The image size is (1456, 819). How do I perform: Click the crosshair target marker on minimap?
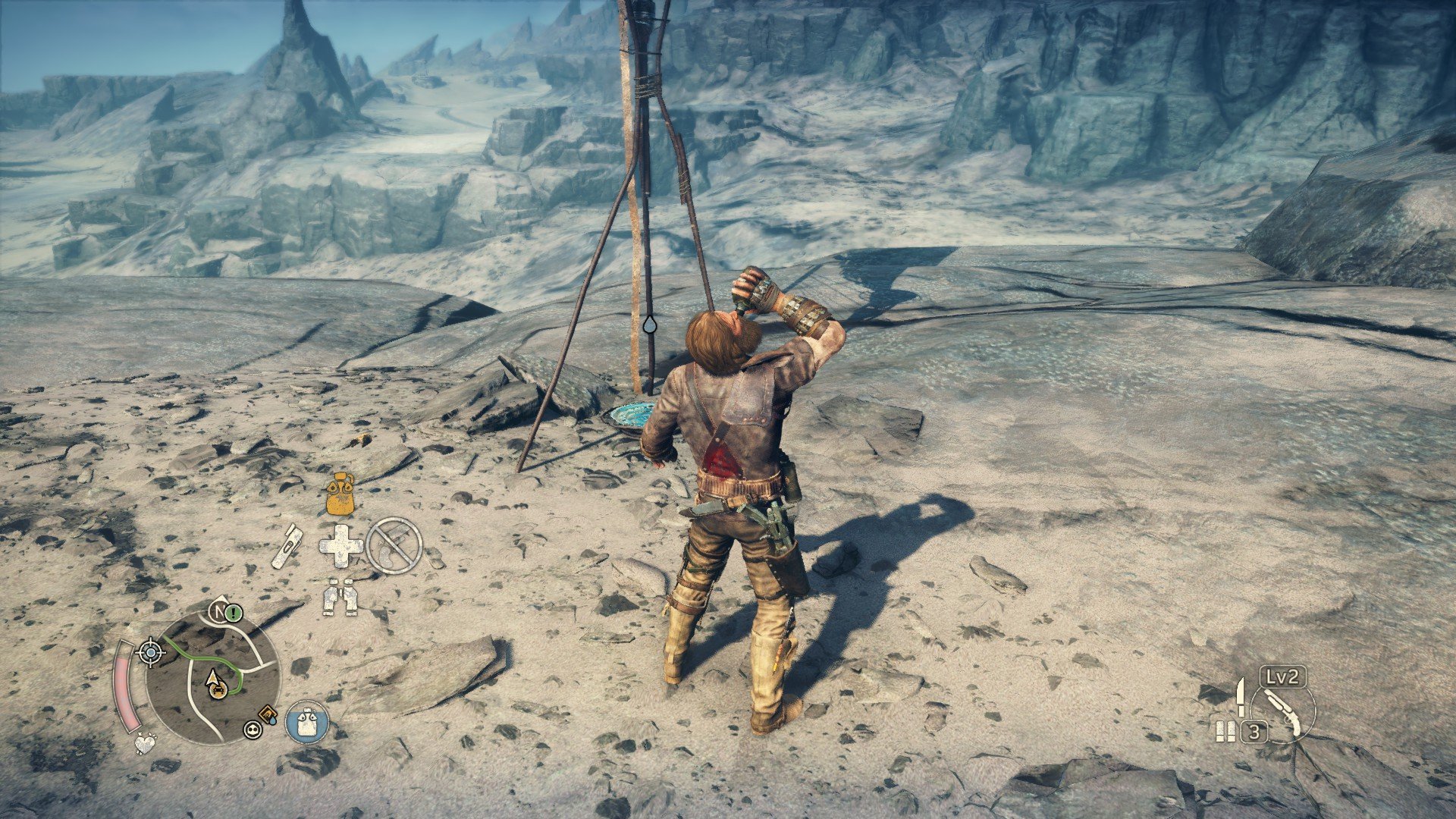(x=150, y=652)
